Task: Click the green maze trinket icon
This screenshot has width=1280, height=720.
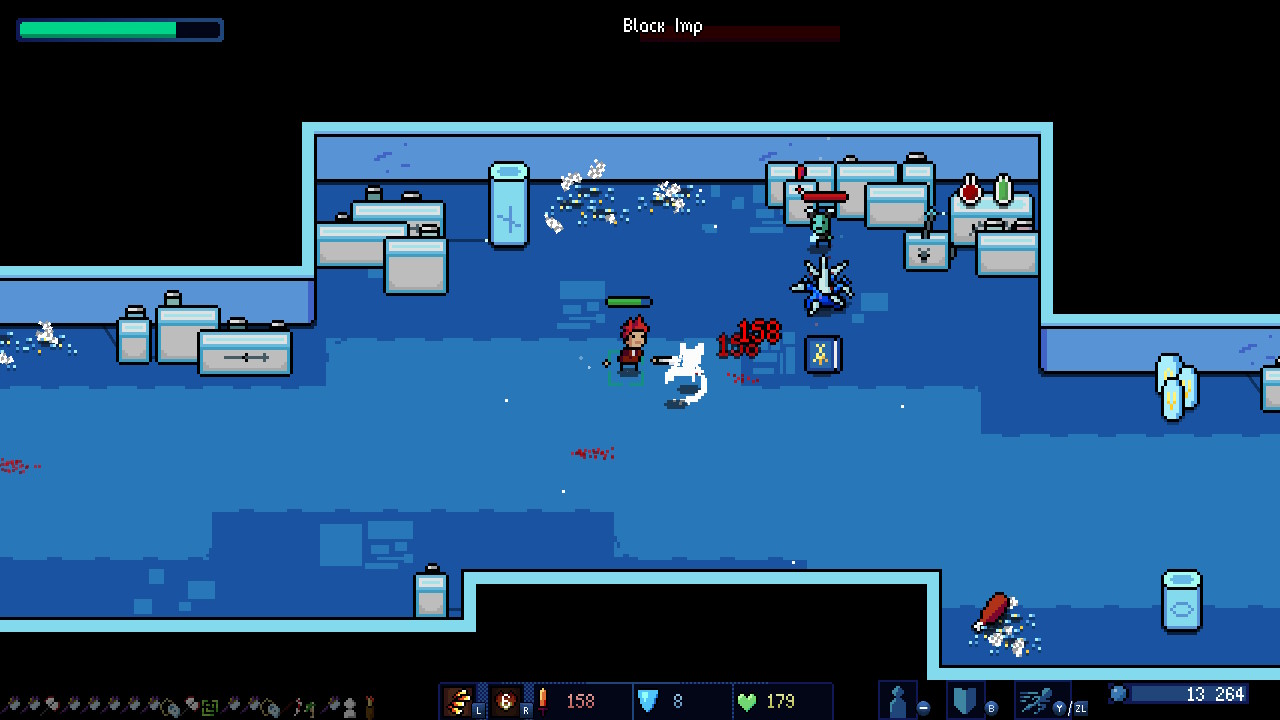Action: tap(211, 705)
